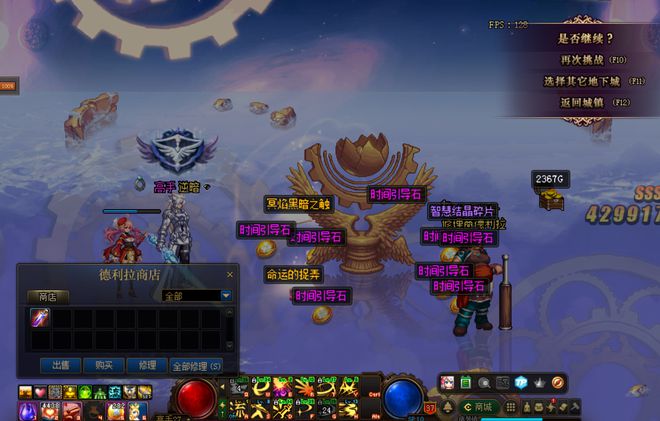
Task: Open the green notebook icon
Action: click(x=466, y=382)
